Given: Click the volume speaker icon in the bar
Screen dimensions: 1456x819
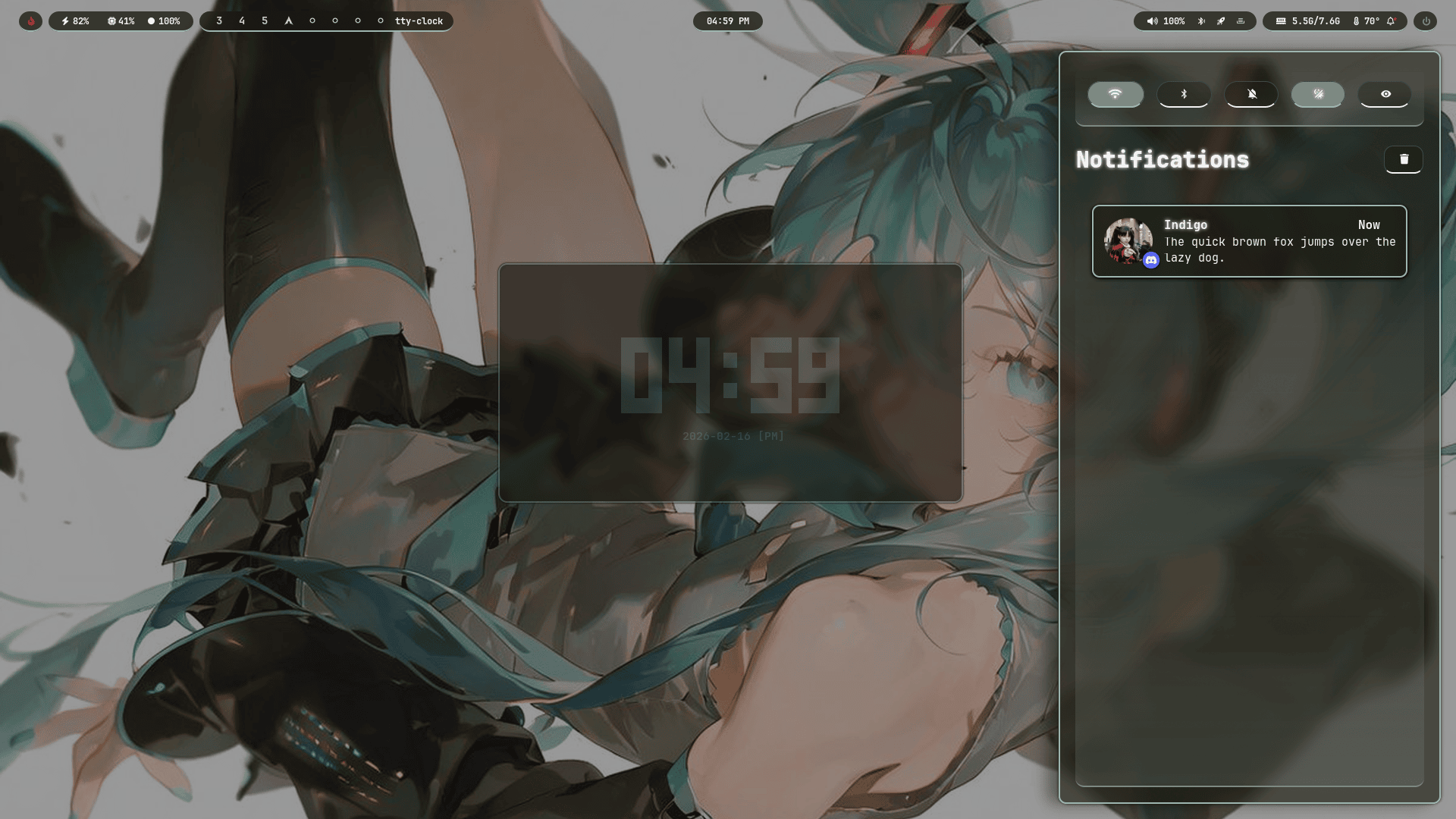Looking at the screenshot, I should (1152, 20).
